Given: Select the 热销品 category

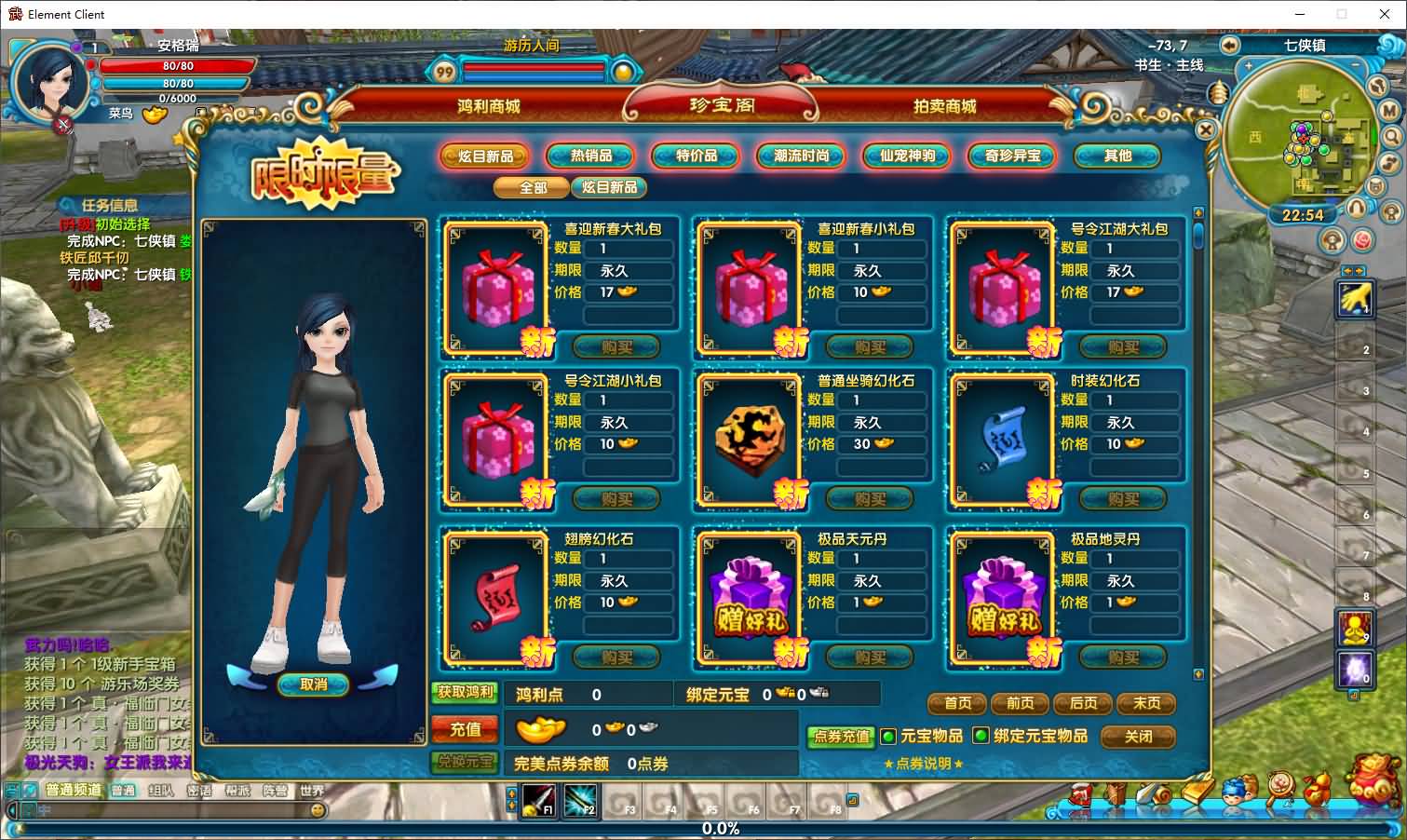Looking at the screenshot, I should [590, 156].
